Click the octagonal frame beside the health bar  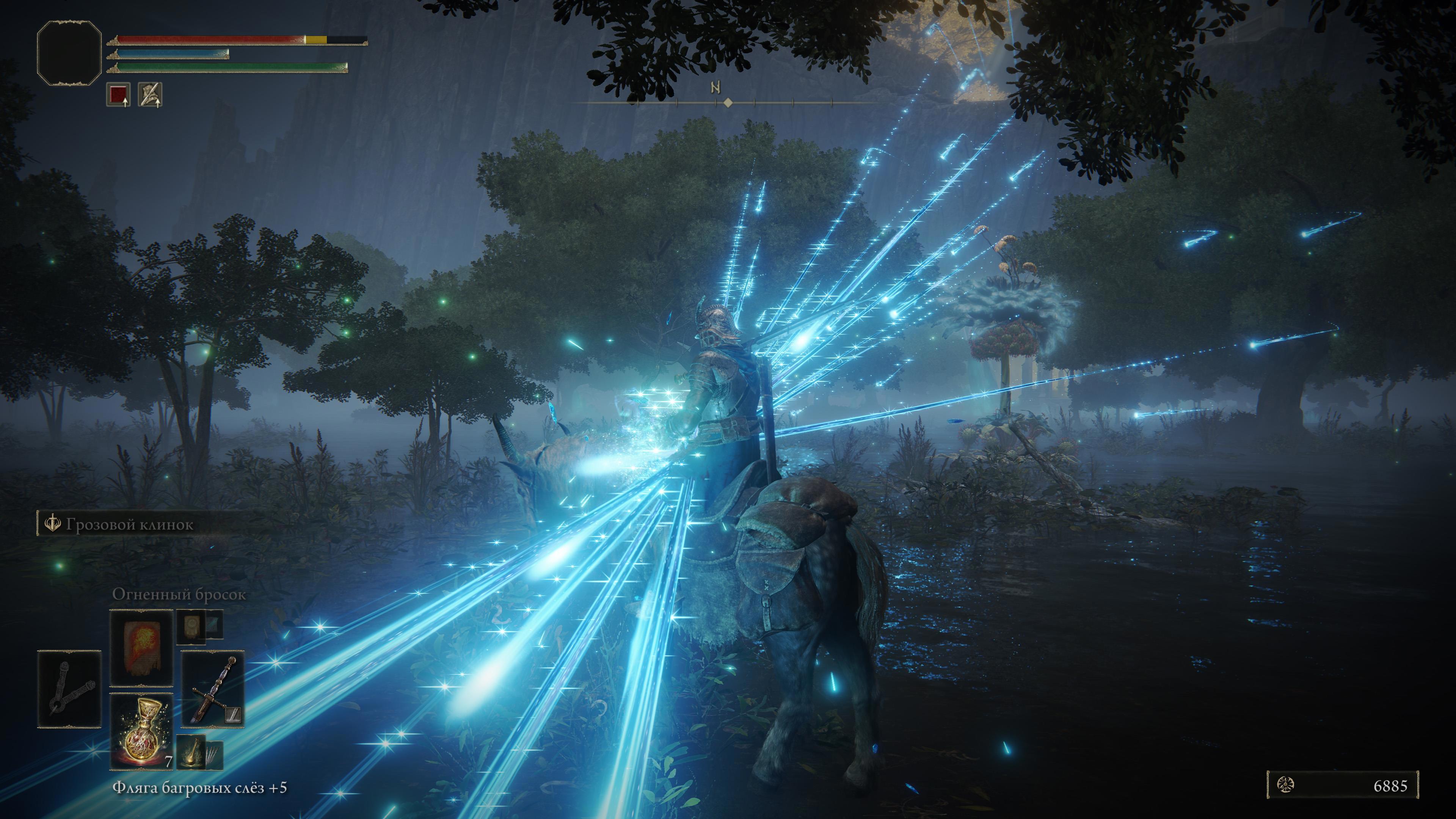tap(69, 53)
